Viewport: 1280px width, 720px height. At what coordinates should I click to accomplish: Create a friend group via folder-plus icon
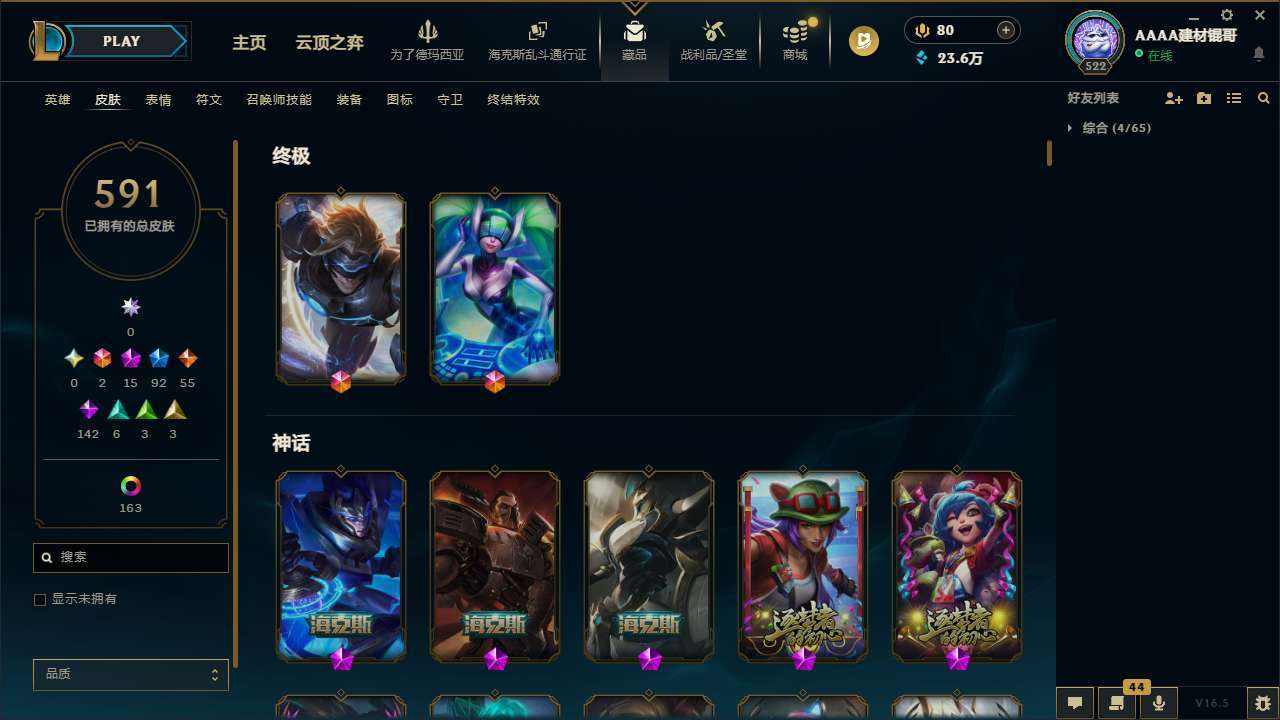click(x=1204, y=98)
